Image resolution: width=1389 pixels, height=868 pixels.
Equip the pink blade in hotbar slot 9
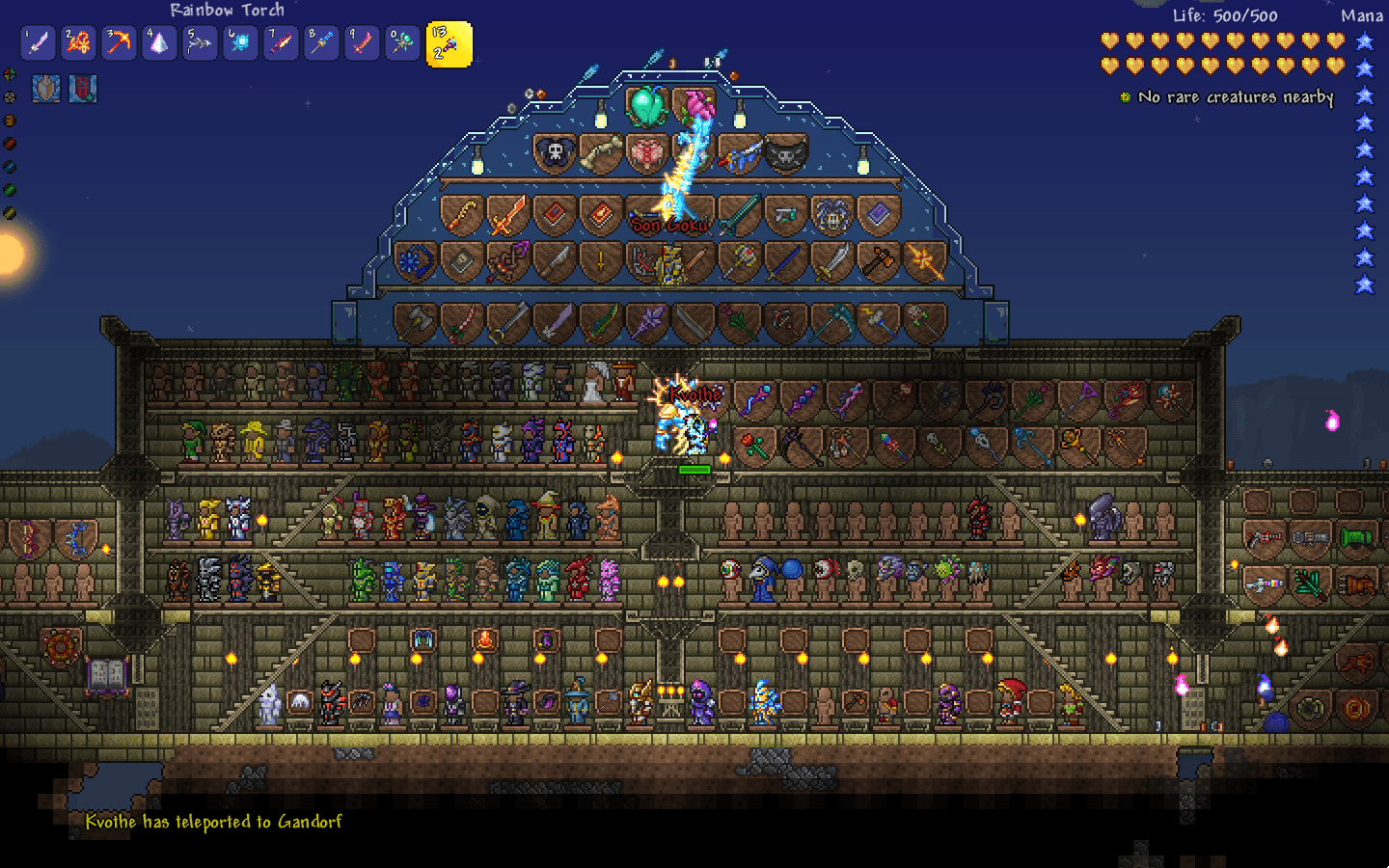click(362, 42)
